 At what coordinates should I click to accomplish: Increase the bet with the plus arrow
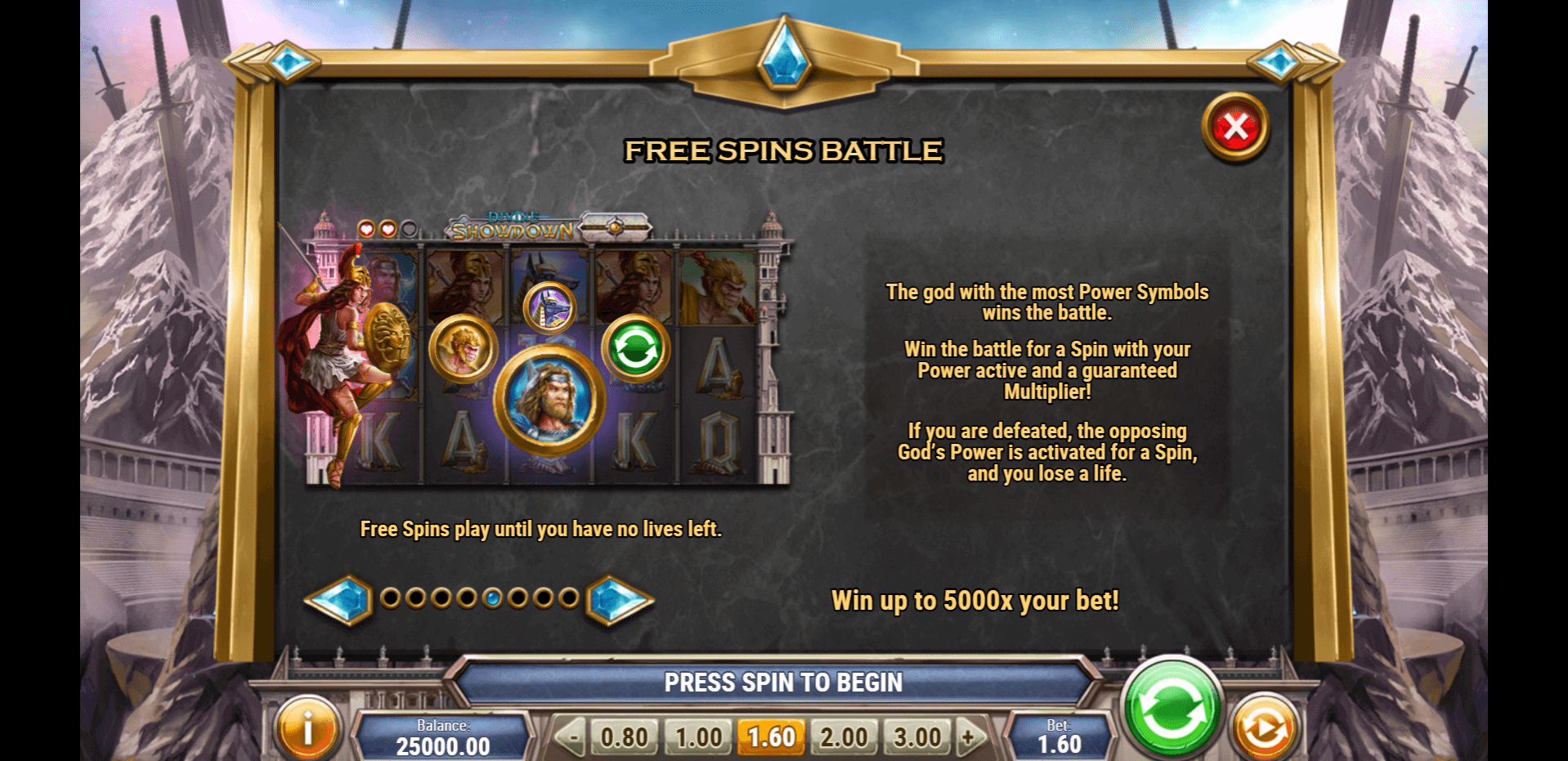tap(970, 737)
